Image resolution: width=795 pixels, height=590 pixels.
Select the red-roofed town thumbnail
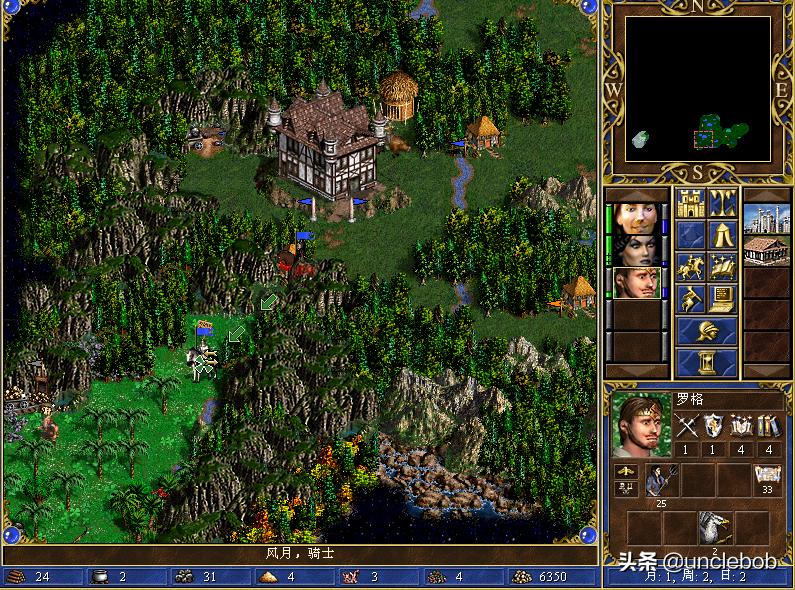(766, 249)
